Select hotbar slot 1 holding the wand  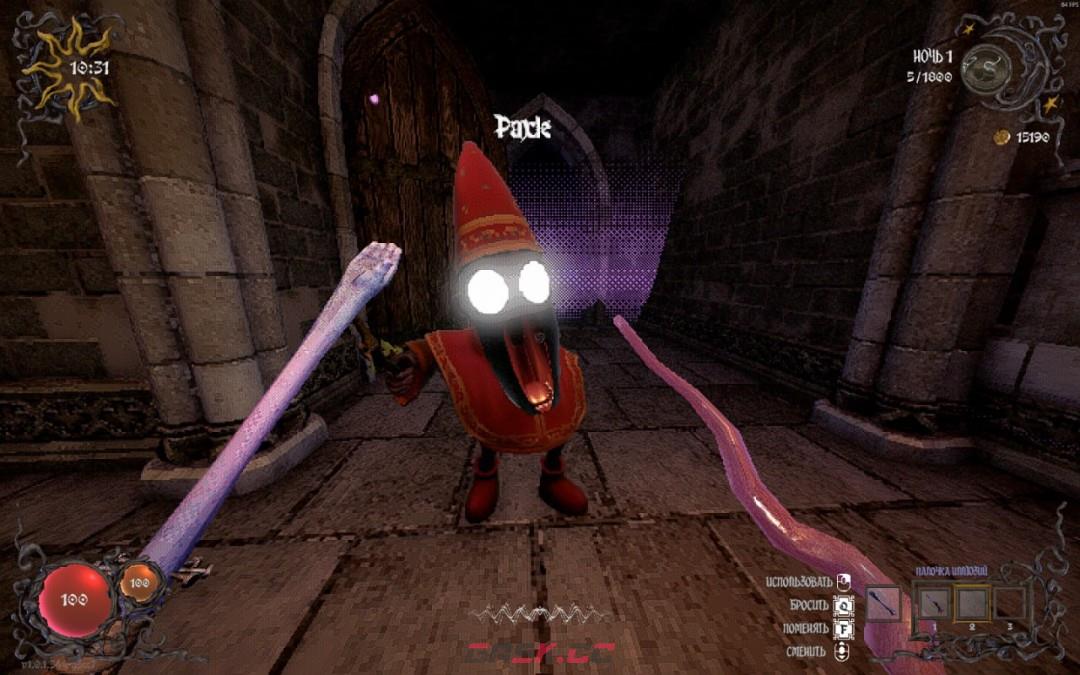[x=931, y=604]
